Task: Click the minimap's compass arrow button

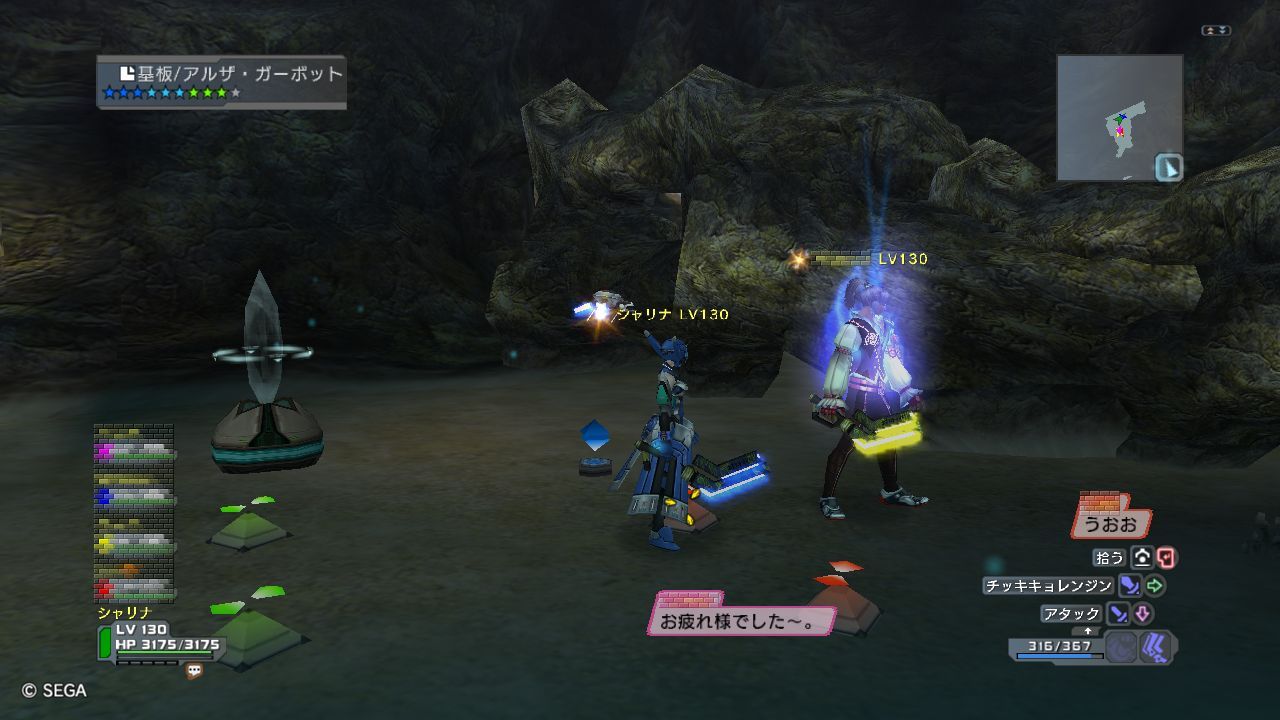Action: coord(1168,167)
